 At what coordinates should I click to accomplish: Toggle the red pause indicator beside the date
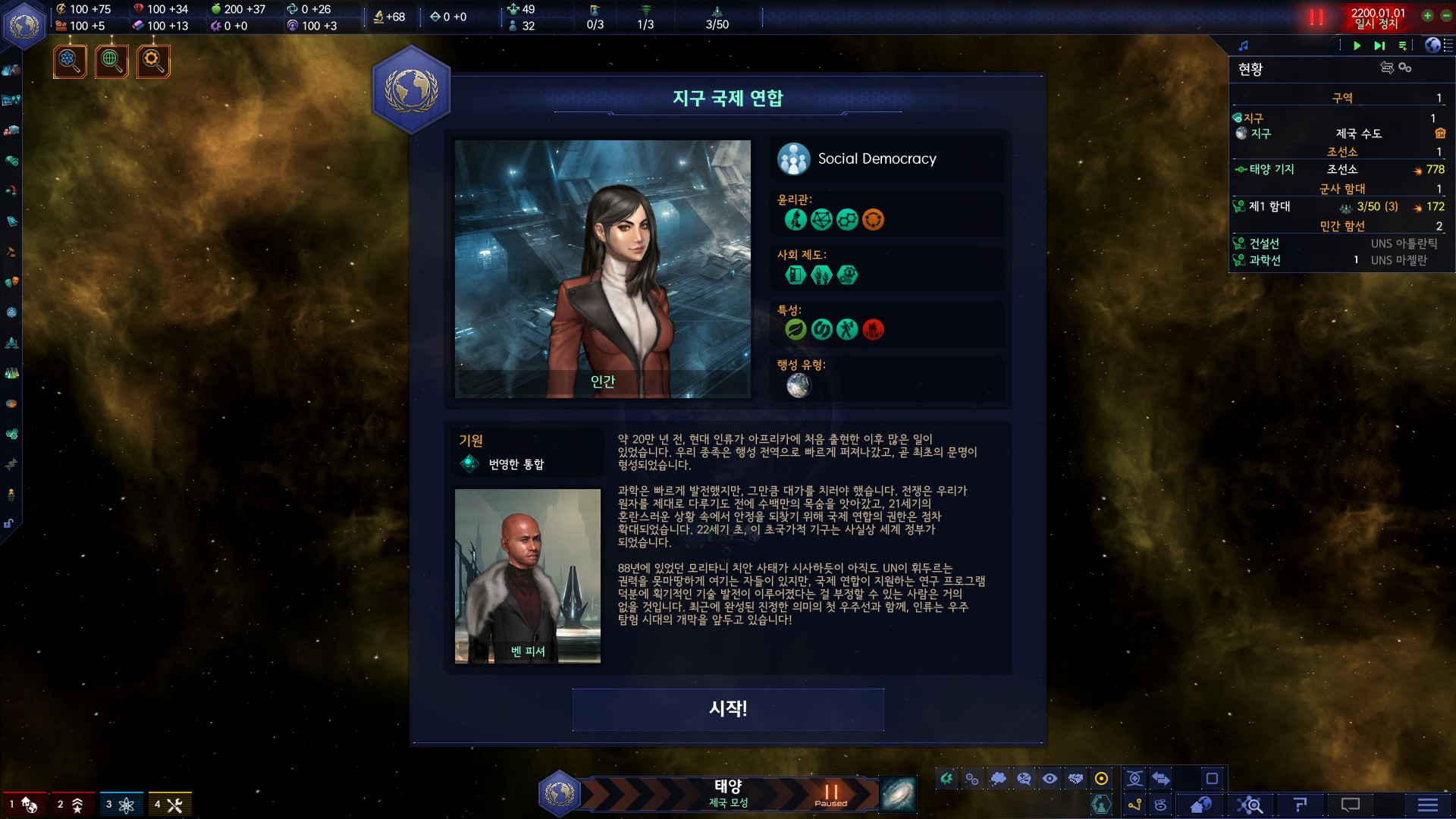1316,17
